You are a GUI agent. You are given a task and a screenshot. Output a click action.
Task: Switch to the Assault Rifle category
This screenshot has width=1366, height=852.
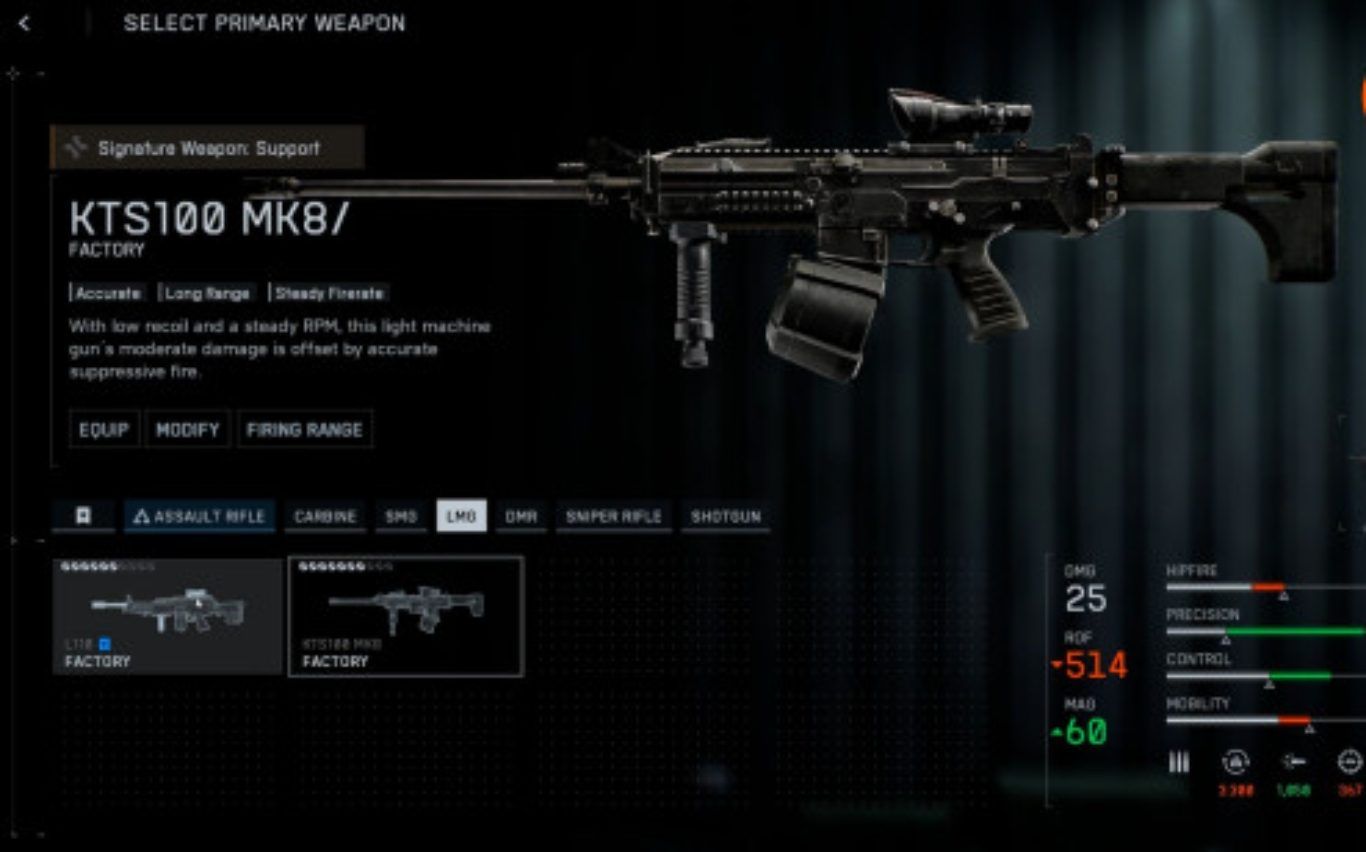tap(200, 516)
